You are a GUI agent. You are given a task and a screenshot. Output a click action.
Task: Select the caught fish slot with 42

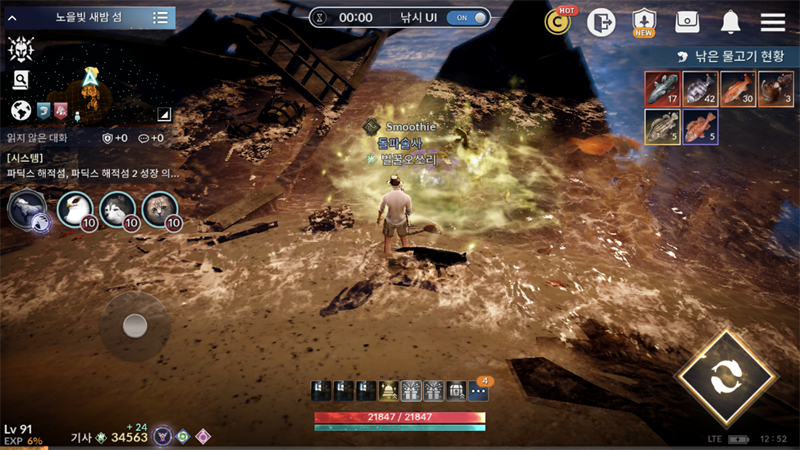pyautogui.click(x=700, y=89)
